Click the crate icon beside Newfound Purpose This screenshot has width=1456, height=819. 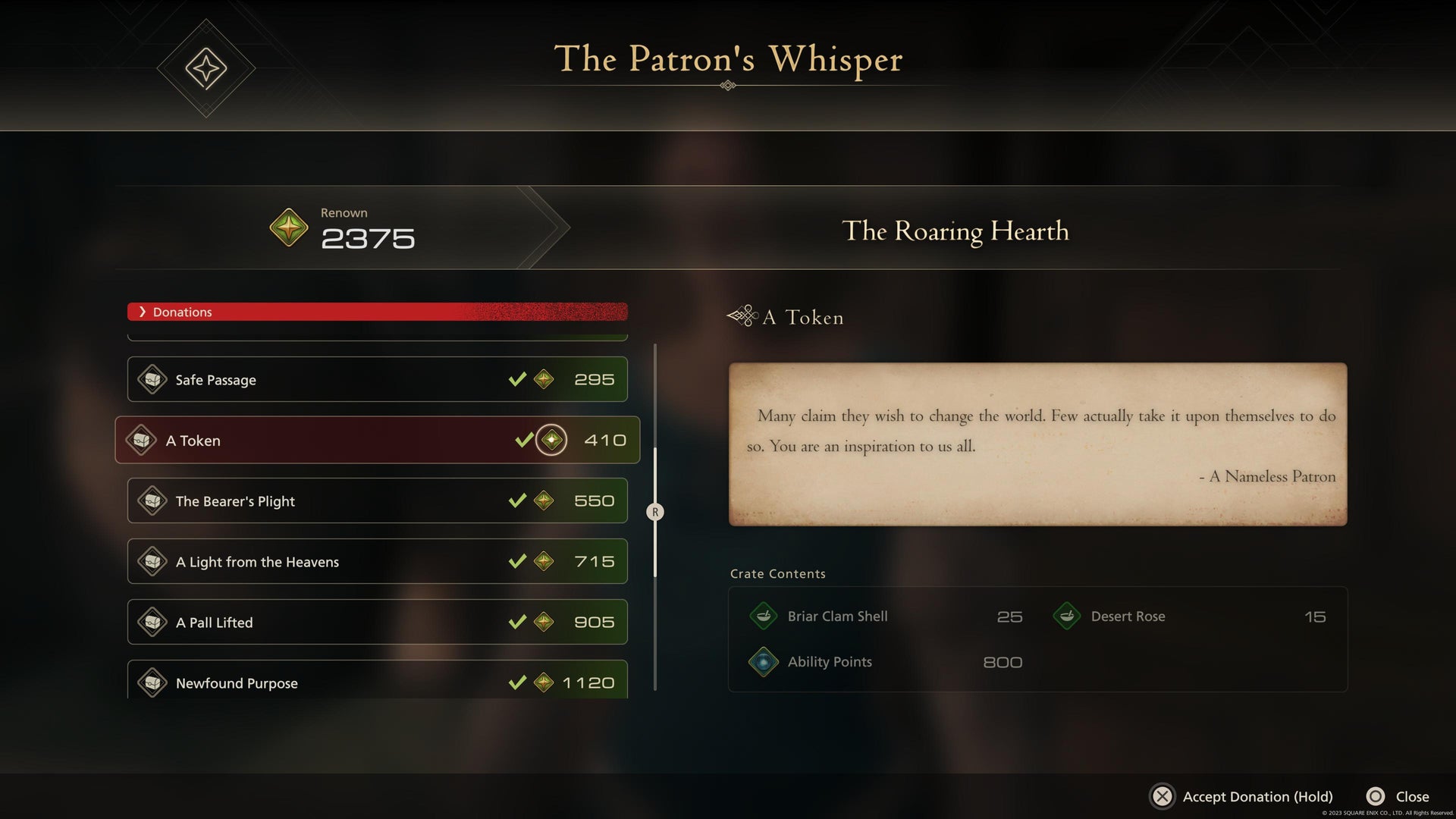153,682
